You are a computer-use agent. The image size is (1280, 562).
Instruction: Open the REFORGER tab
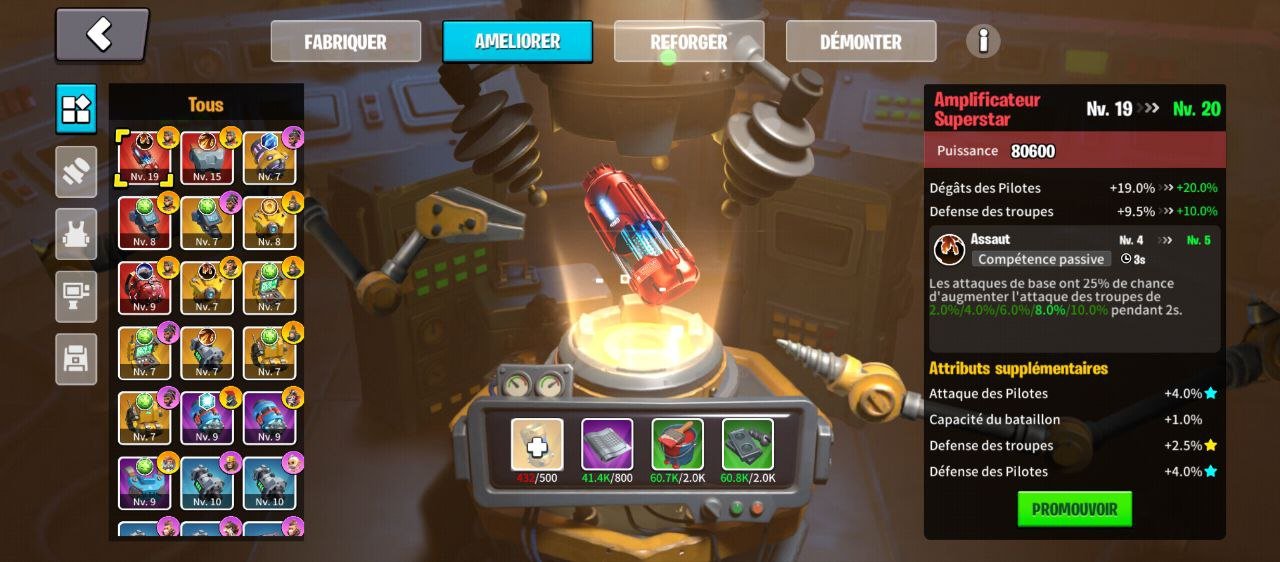point(689,42)
